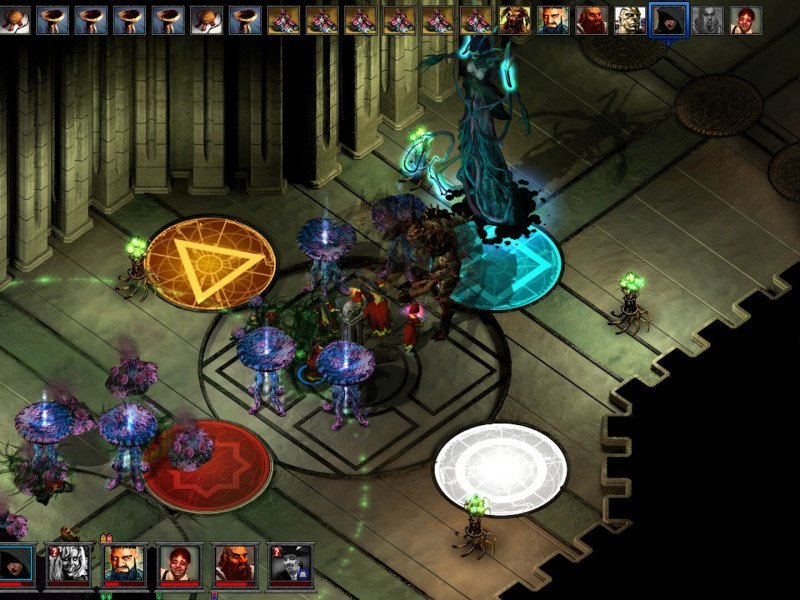Click the highlighted hooded portrait in turn order
800x600 pixels.
click(665, 19)
